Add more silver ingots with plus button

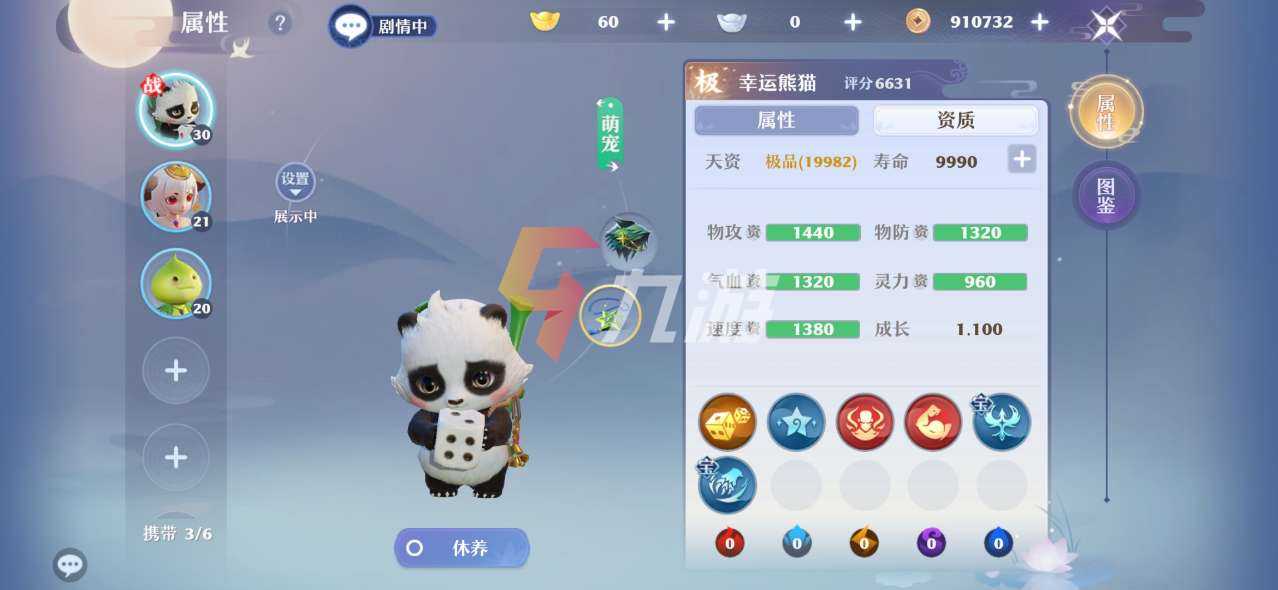(852, 22)
